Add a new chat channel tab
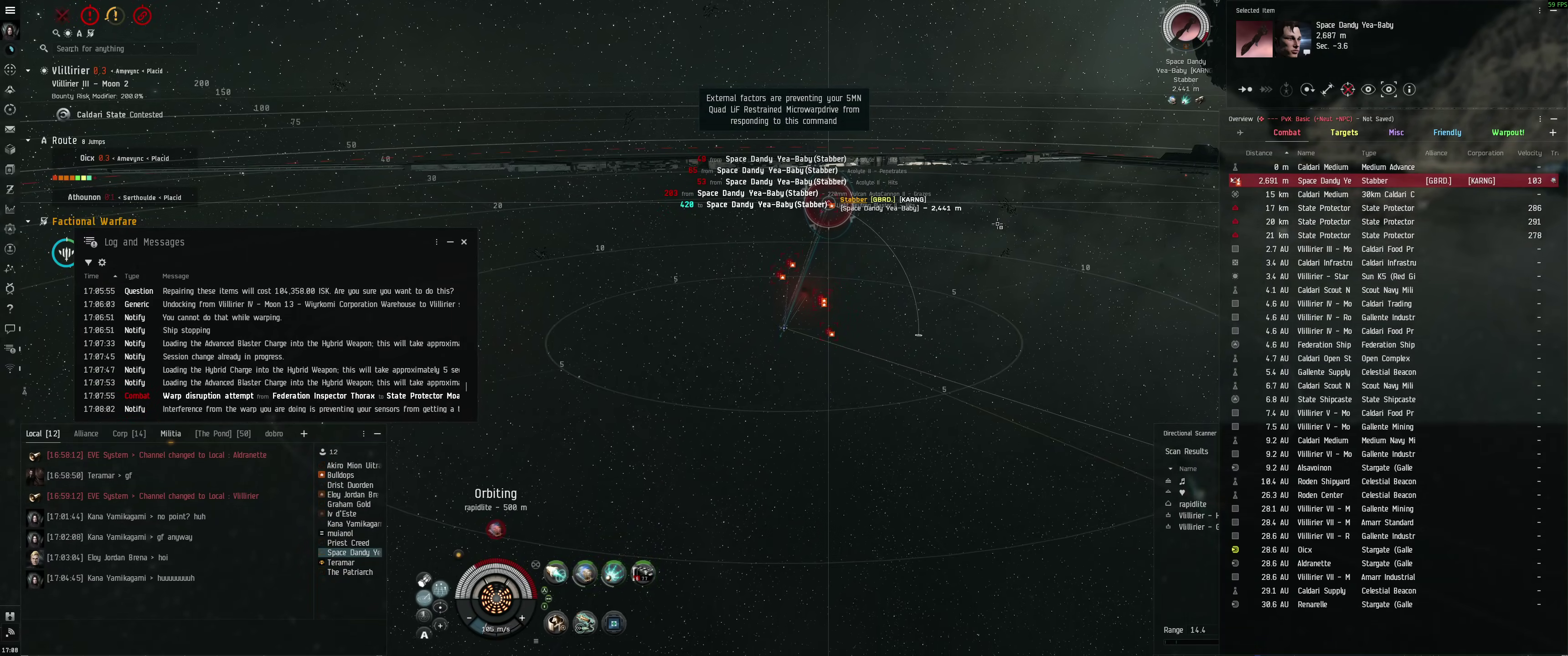 click(304, 434)
